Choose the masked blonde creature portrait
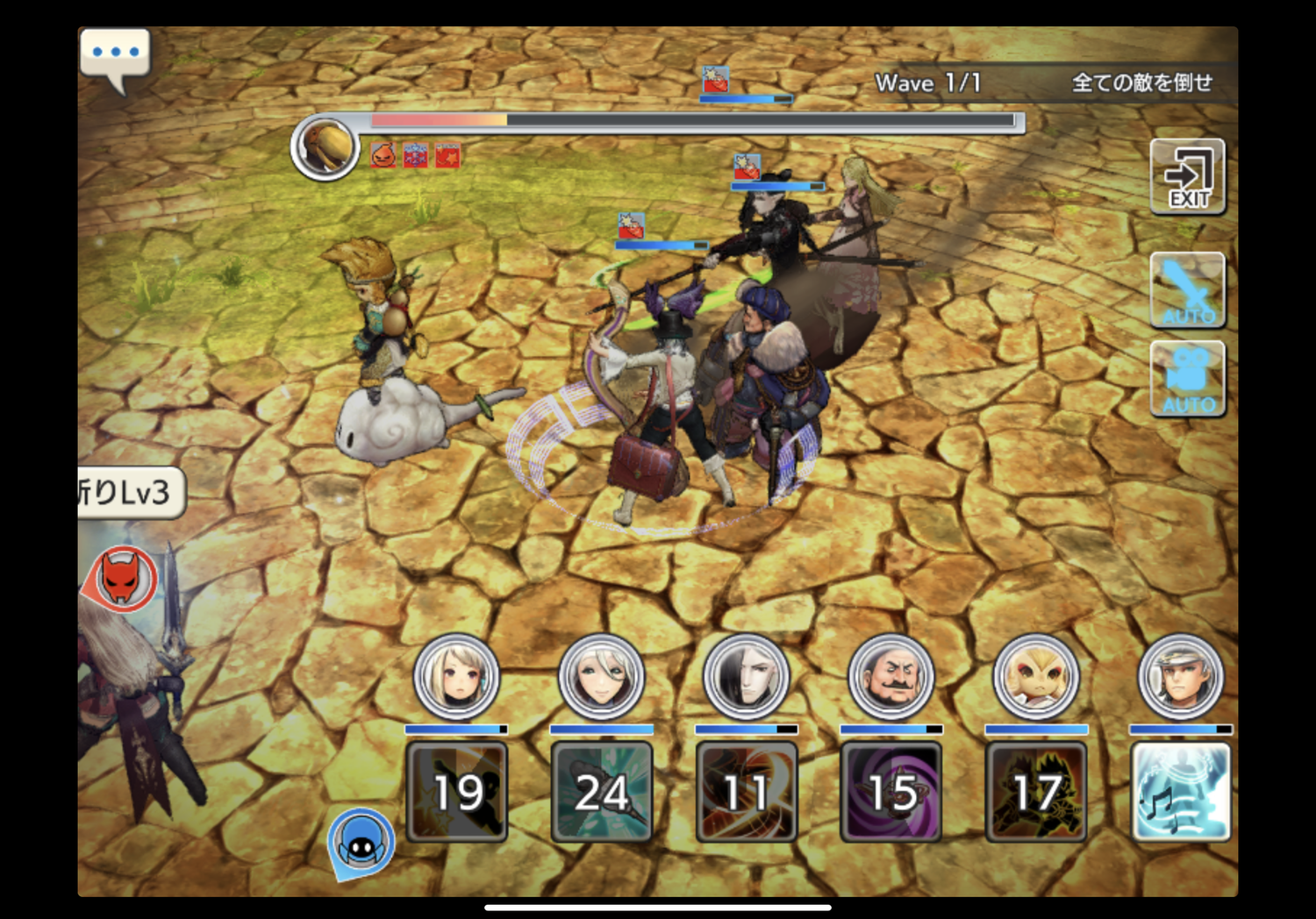The height and width of the screenshot is (919, 1316). (x=1035, y=677)
